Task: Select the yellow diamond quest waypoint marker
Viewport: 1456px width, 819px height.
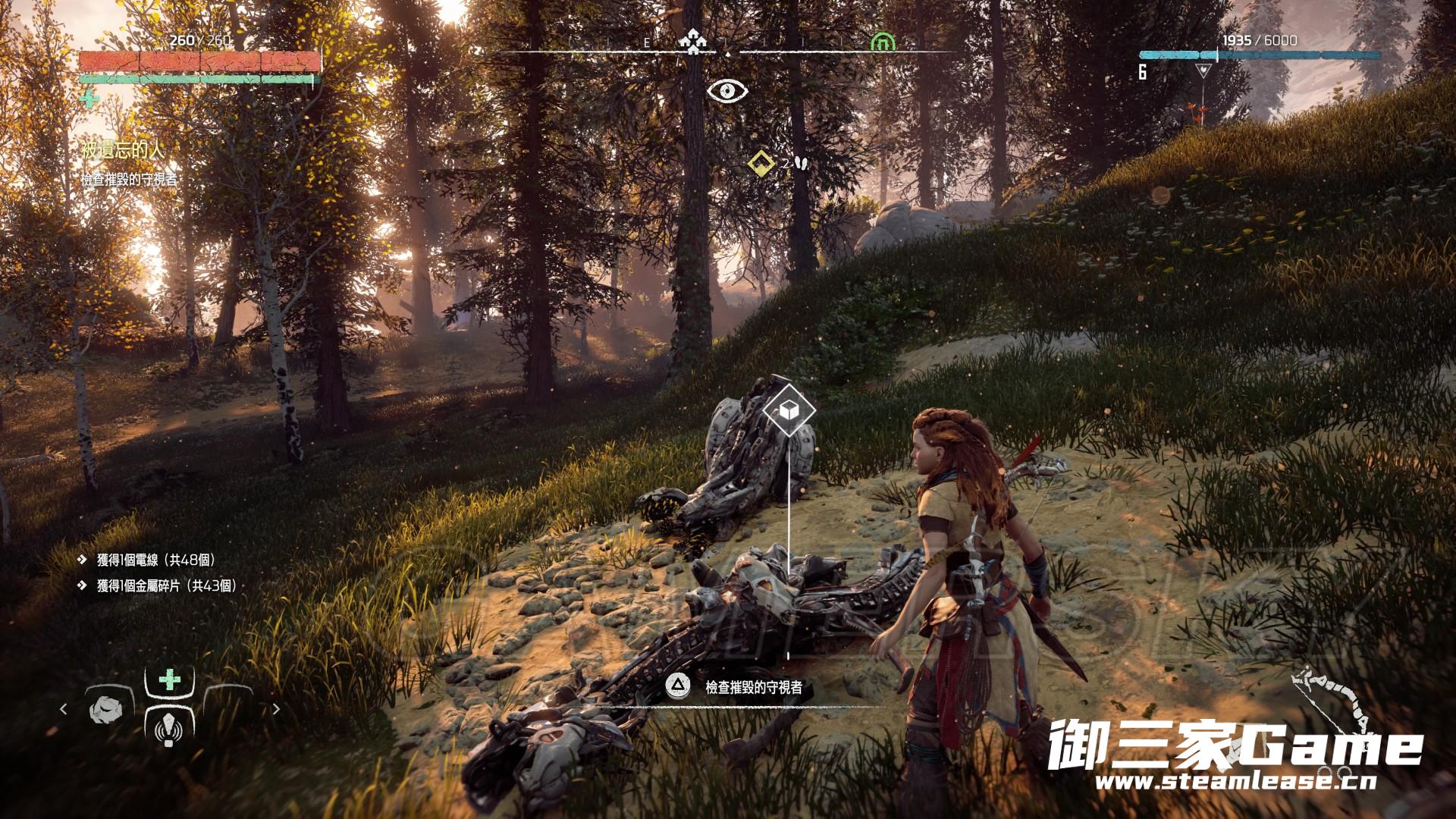Action: tap(760, 162)
